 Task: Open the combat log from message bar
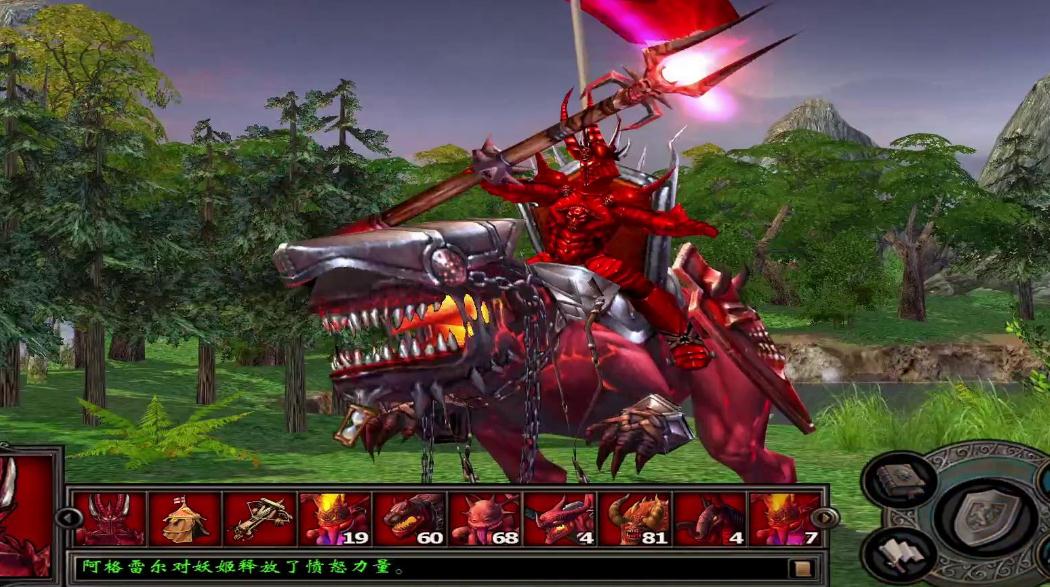click(x=801, y=568)
